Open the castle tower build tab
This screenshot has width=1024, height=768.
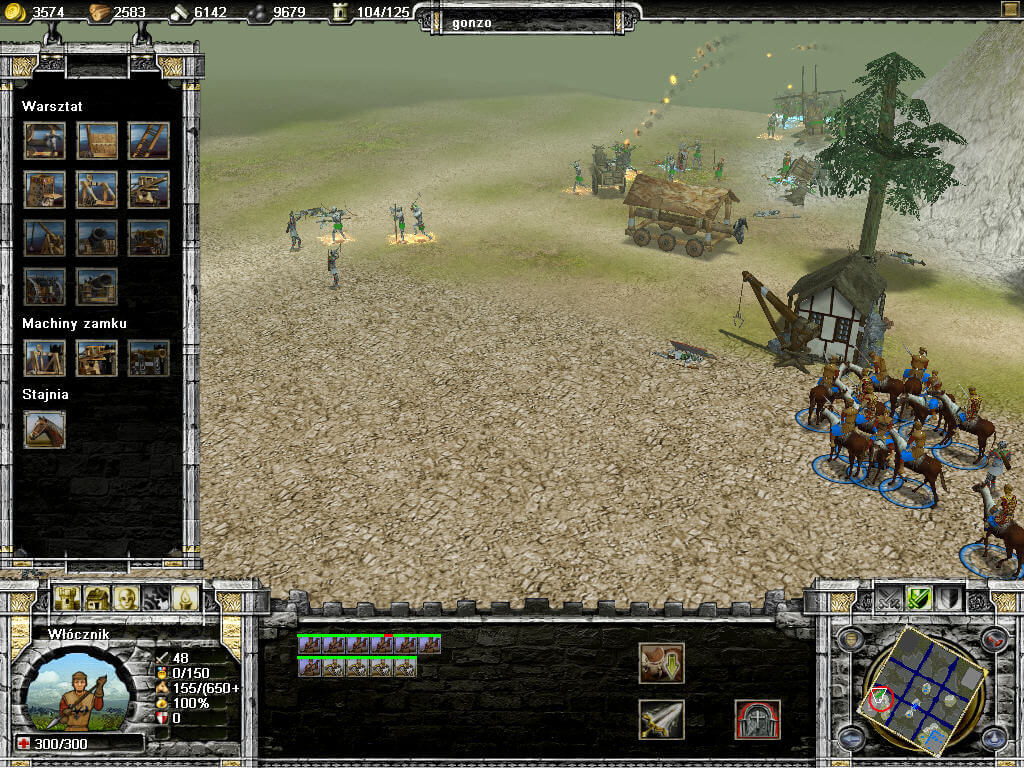click(x=66, y=598)
